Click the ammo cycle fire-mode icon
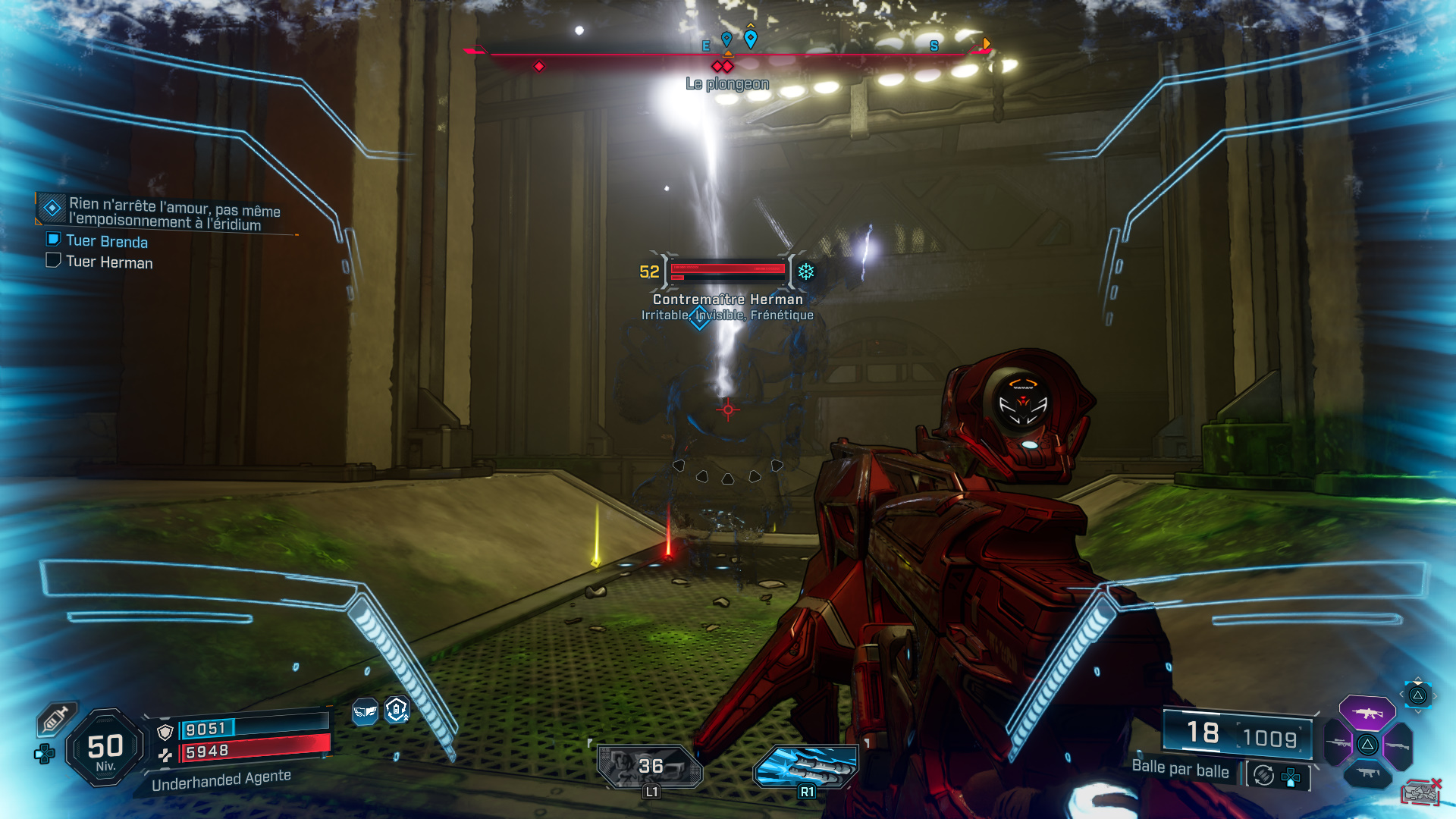Image resolution: width=1456 pixels, height=819 pixels. pos(1263,775)
